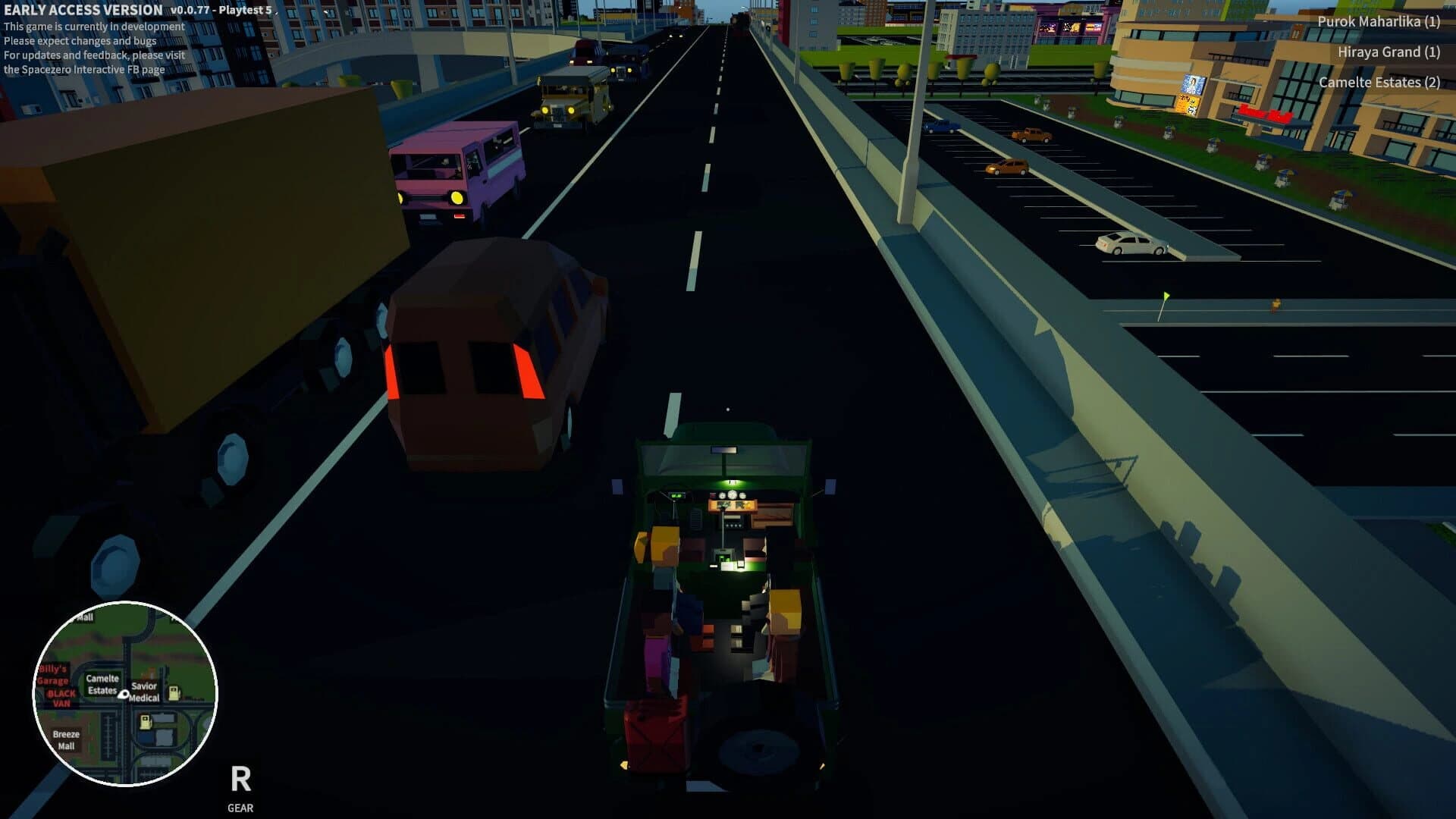Click the gas station icon next to Savior Medical

174,692
